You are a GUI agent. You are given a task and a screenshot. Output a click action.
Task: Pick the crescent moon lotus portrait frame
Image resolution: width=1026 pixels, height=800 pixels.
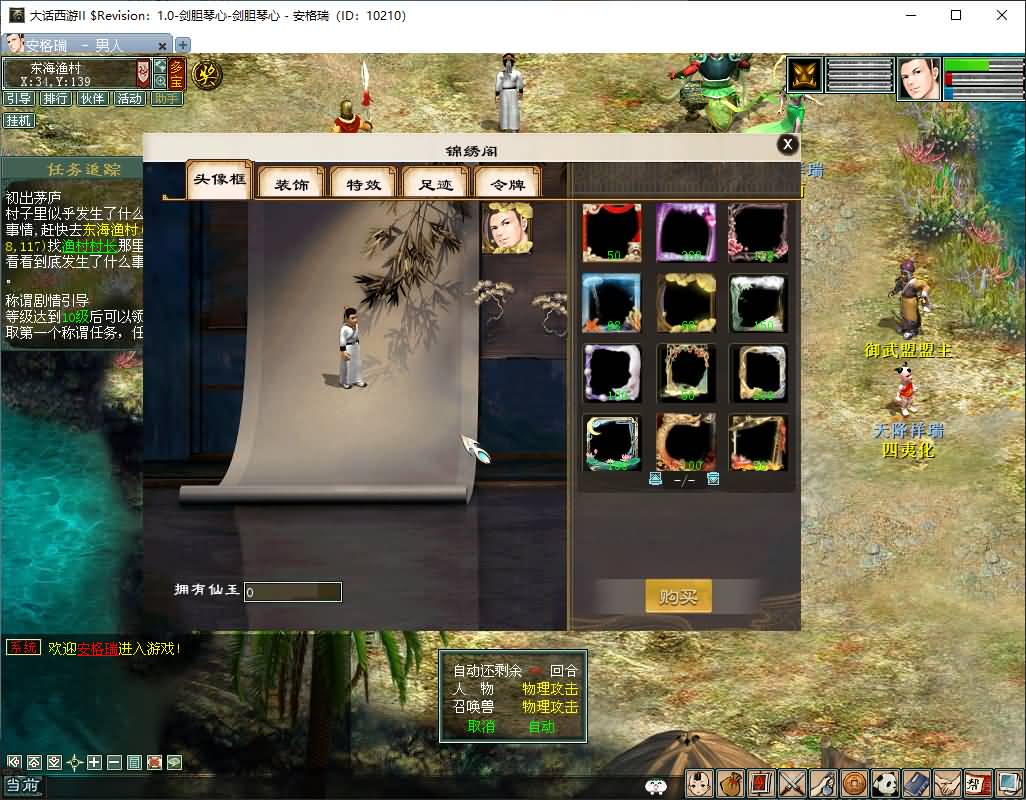click(612, 443)
